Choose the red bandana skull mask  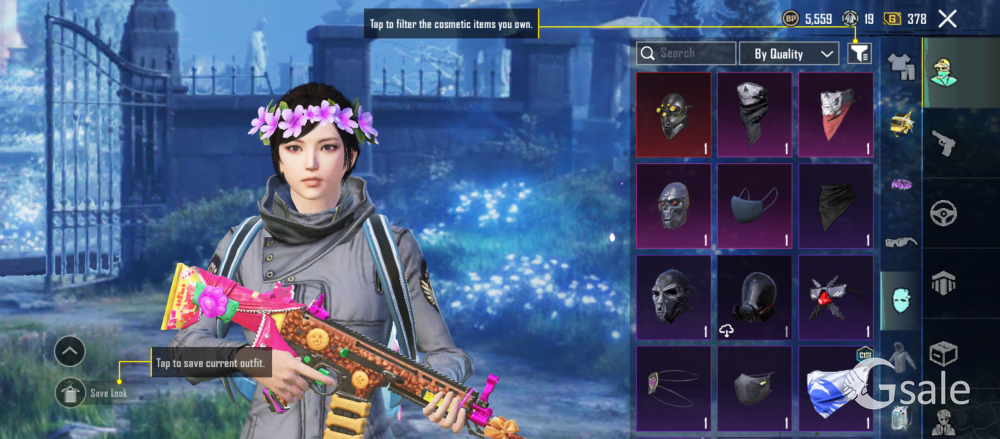pos(835,115)
